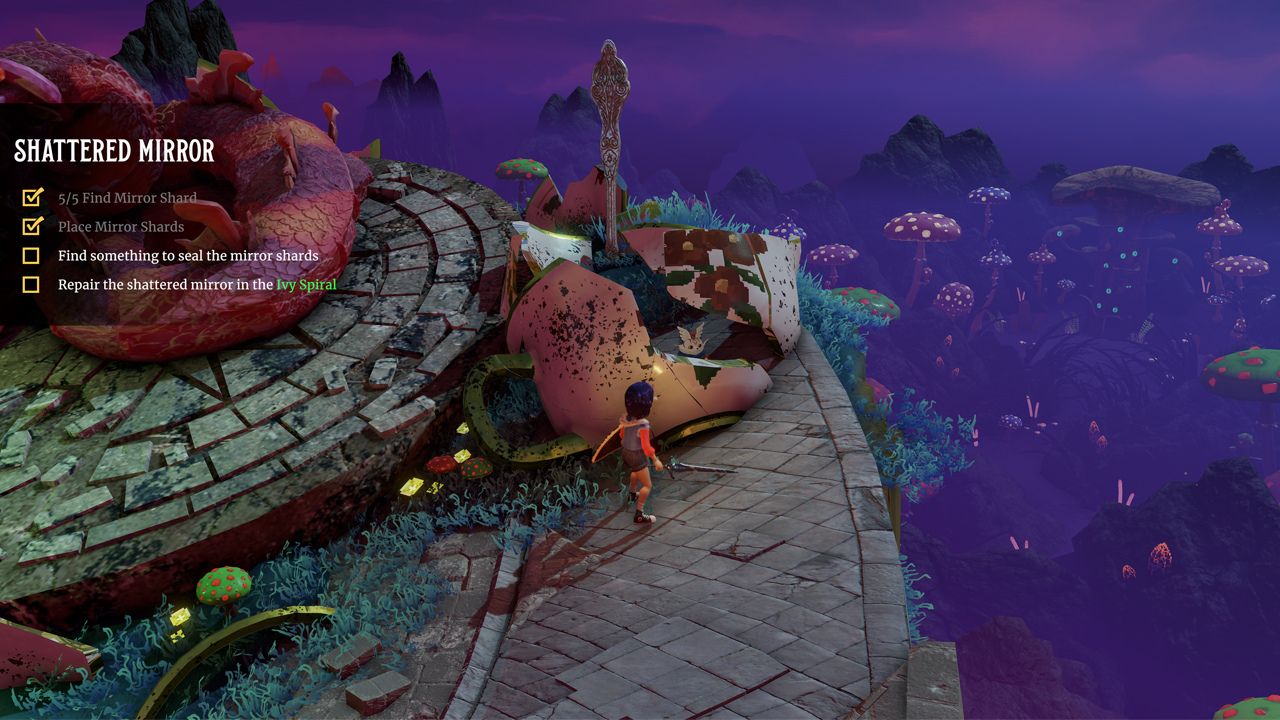
Task: Select the Find Mirror Shard objective
Action: pos(127,198)
